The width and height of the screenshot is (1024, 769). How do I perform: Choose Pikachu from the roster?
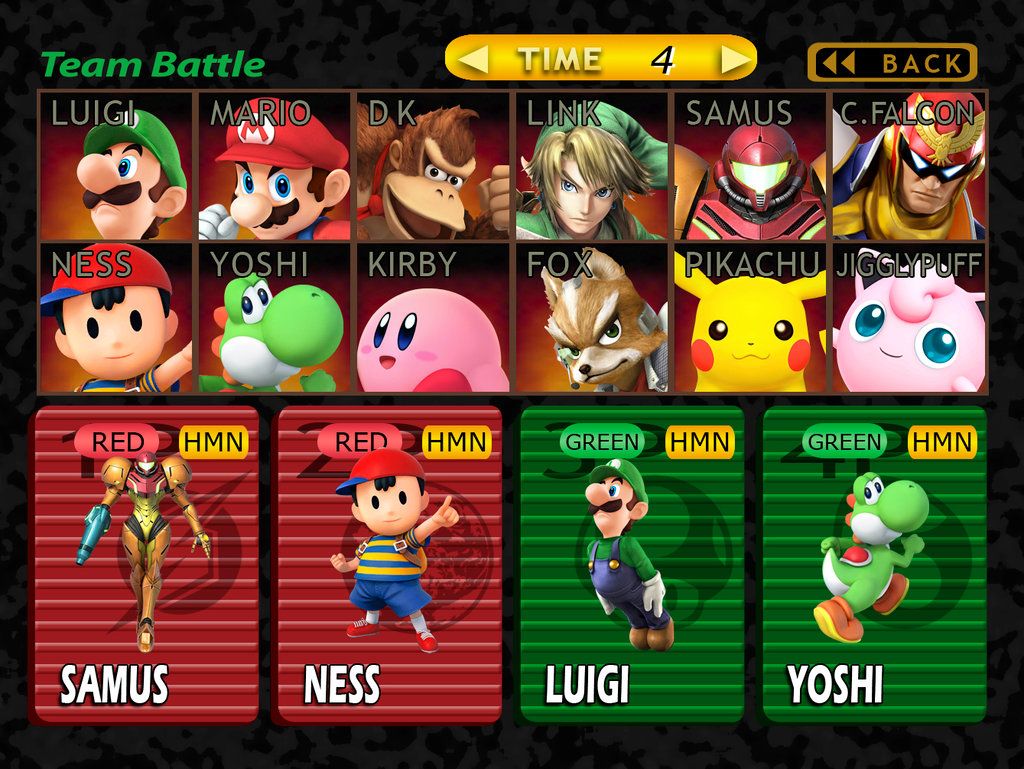[750, 318]
